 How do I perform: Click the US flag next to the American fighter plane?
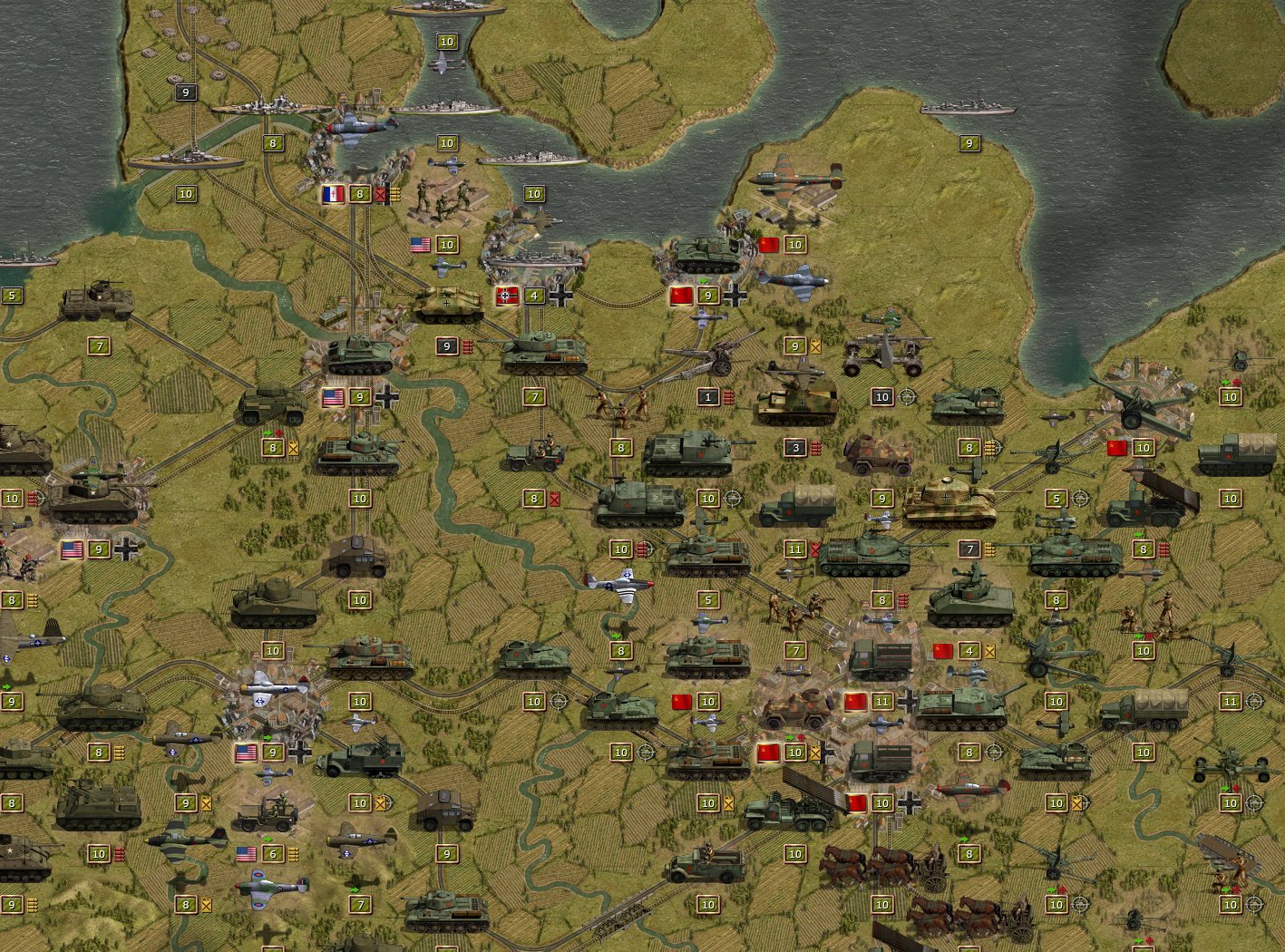tap(421, 244)
